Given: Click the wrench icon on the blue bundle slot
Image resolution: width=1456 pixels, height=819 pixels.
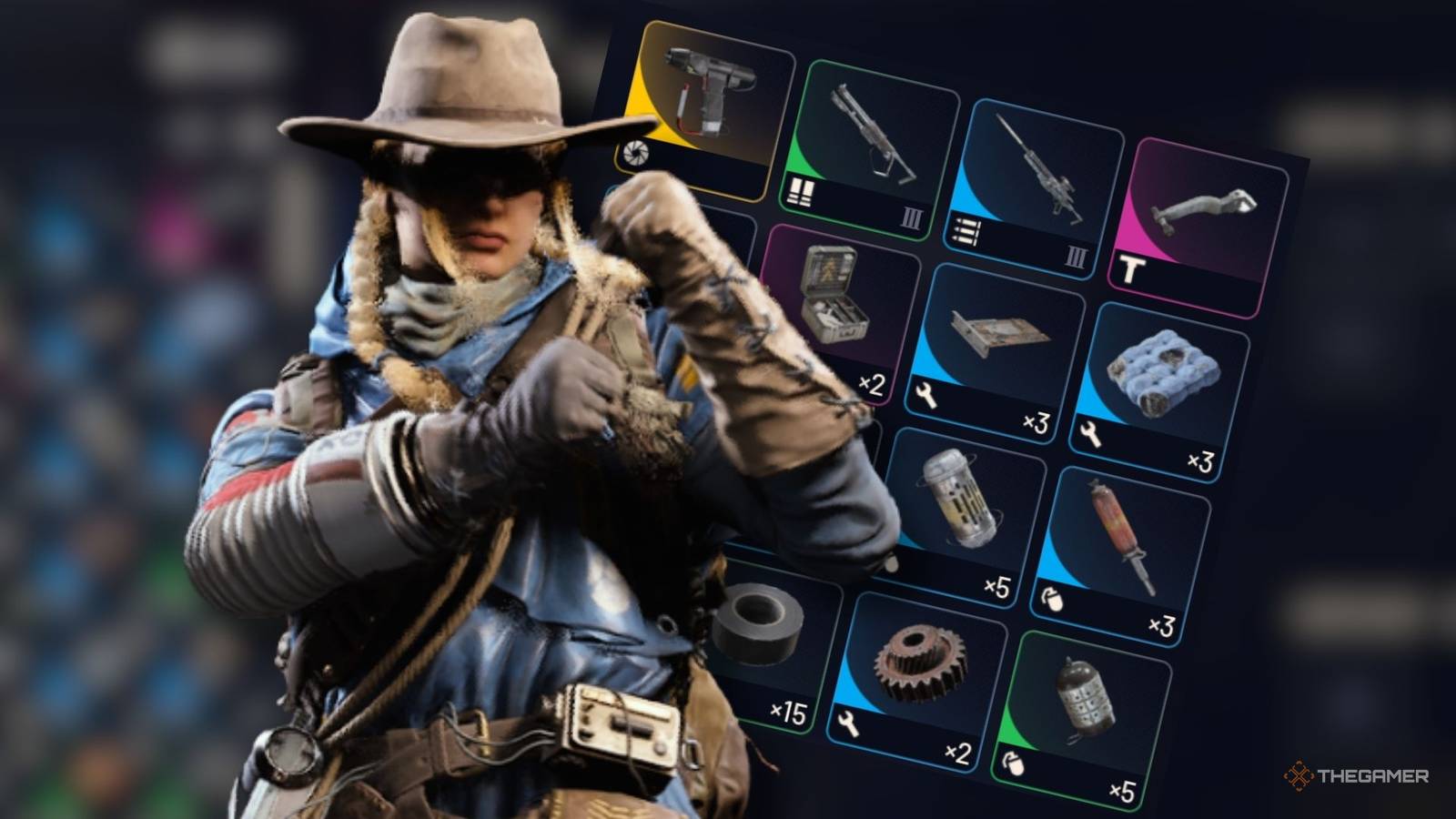Looking at the screenshot, I should (x=1091, y=435).
